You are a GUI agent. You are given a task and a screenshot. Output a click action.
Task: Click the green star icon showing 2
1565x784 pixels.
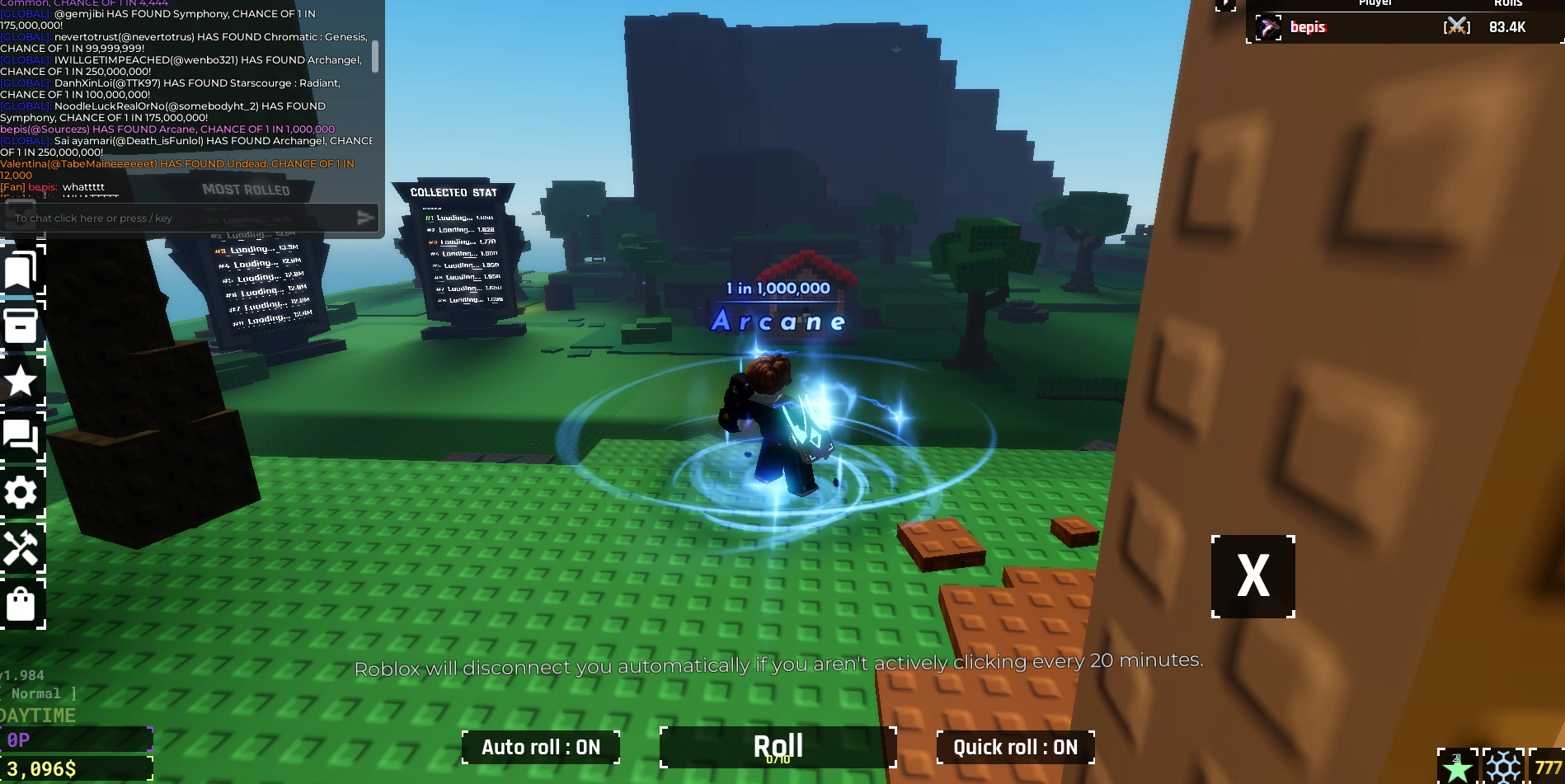click(1459, 766)
